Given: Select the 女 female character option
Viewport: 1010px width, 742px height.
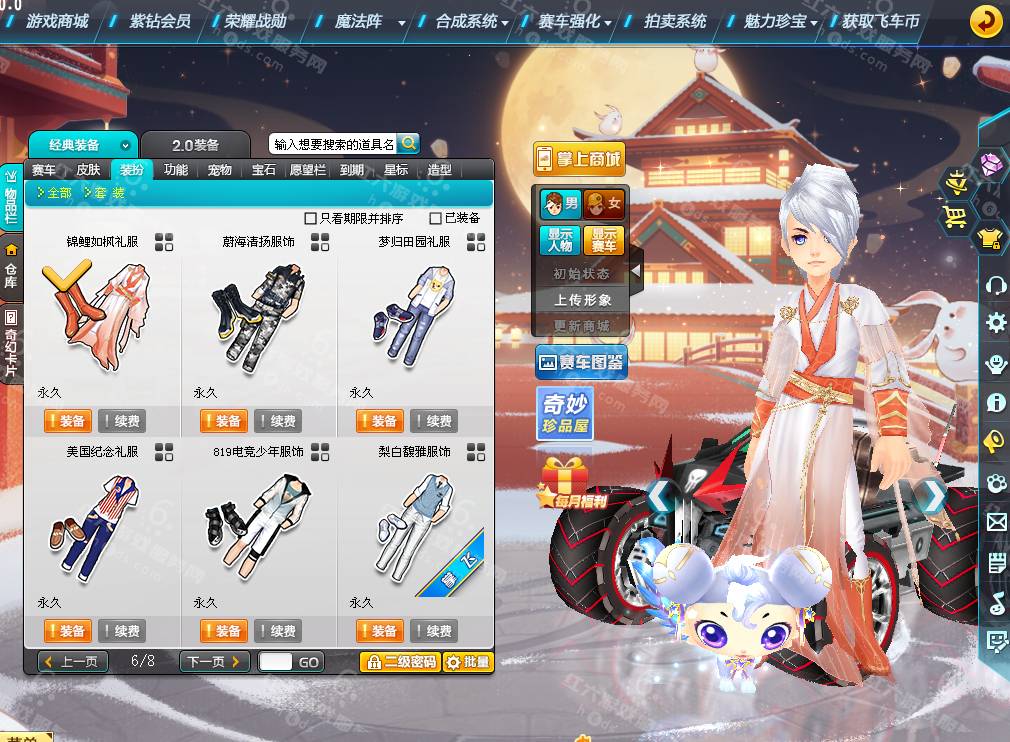Looking at the screenshot, I should tap(604, 204).
